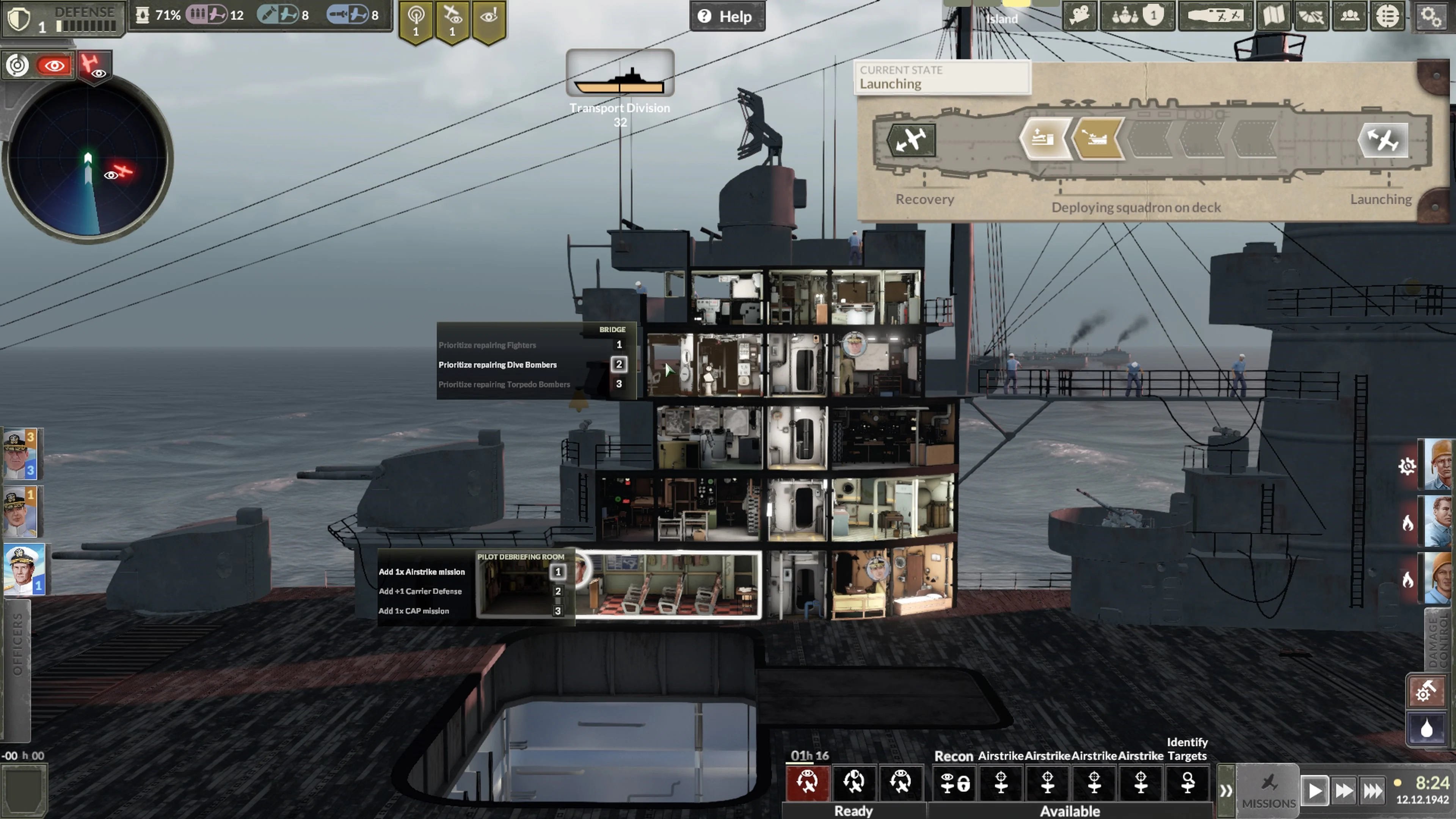The image size is (1456, 819).
Task: Open crew management with the people icon
Action: [x=1350, y=16]
